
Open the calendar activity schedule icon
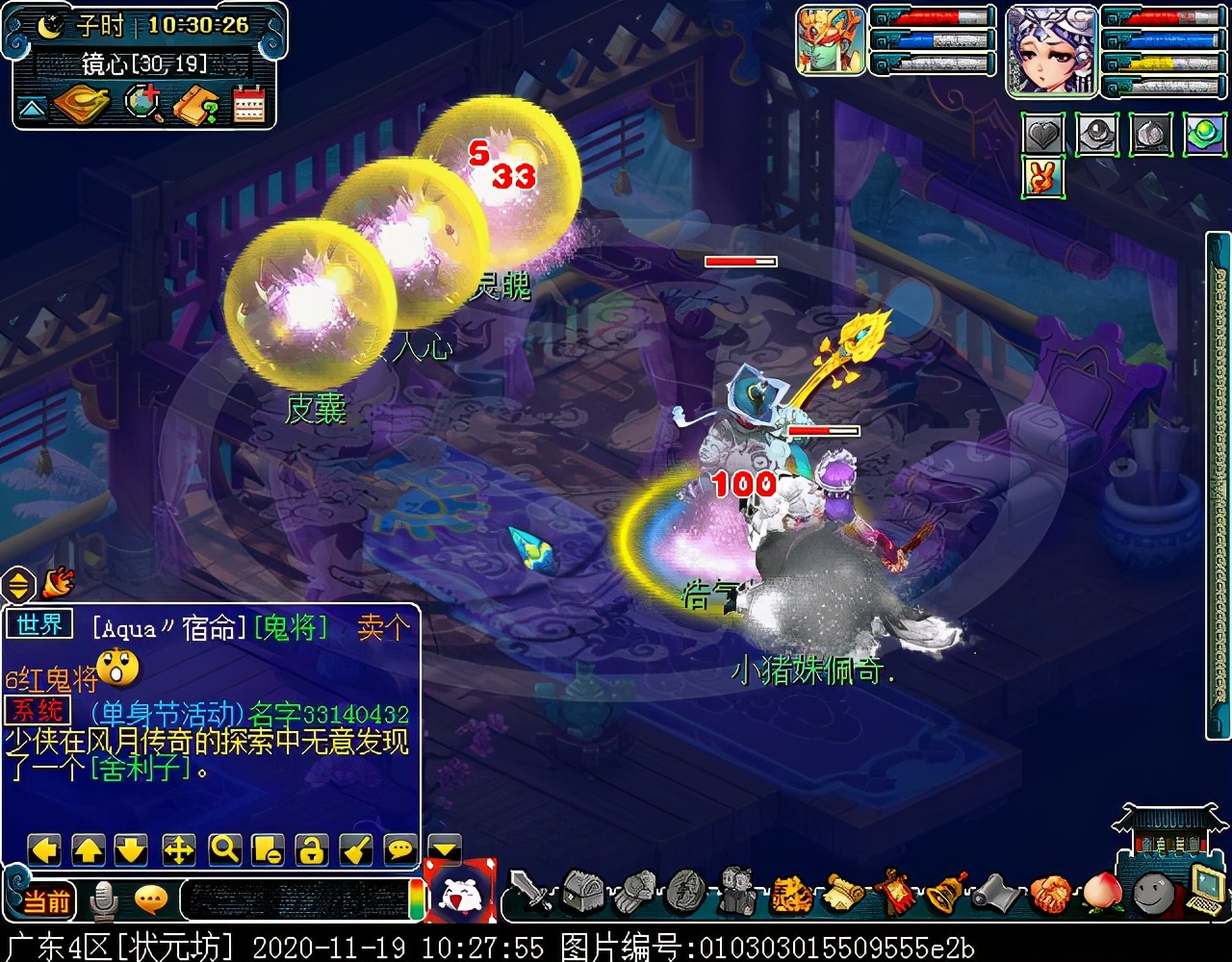(x=248, y=105)
